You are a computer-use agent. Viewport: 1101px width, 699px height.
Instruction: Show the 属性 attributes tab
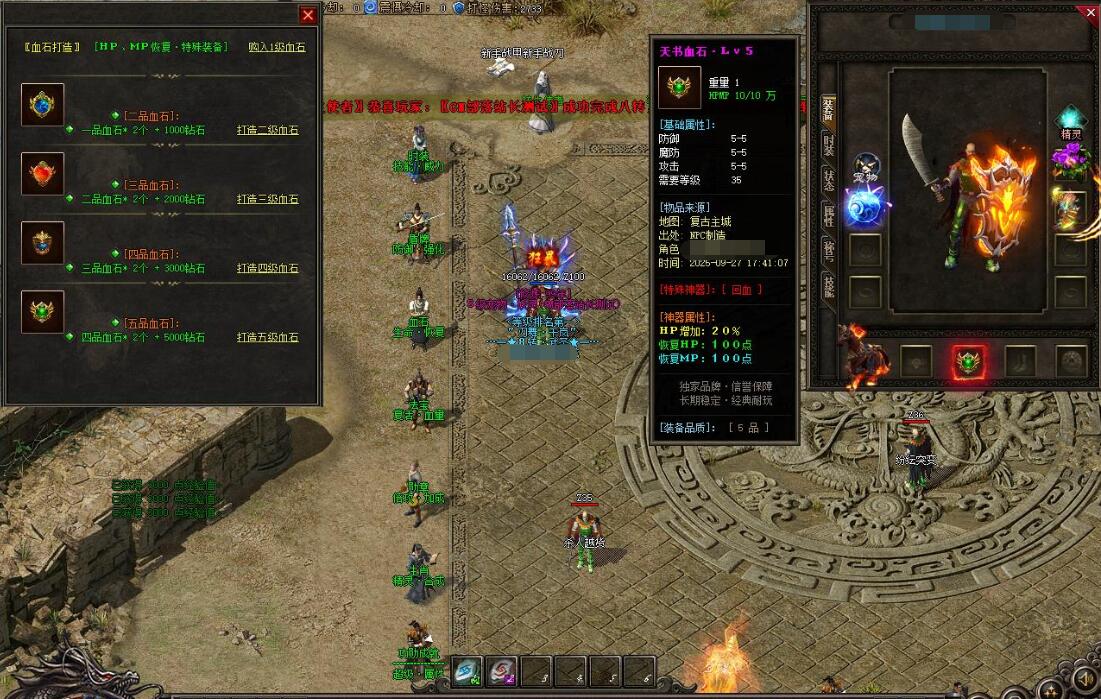pyautogui.click(x=828, y=215)
